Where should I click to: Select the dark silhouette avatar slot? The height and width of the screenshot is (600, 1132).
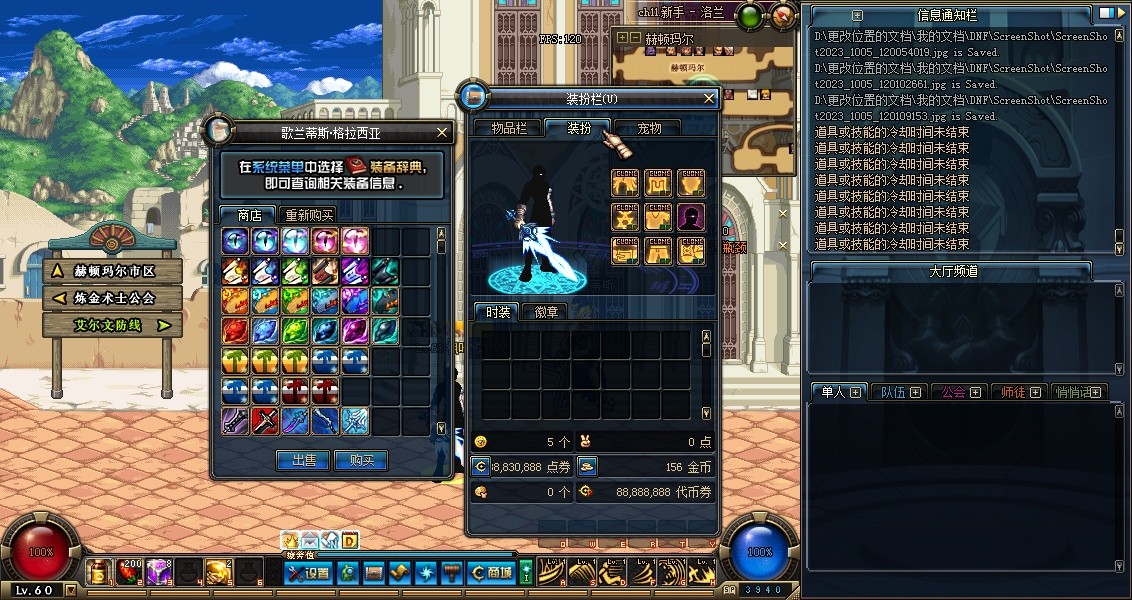click(691, 217)
